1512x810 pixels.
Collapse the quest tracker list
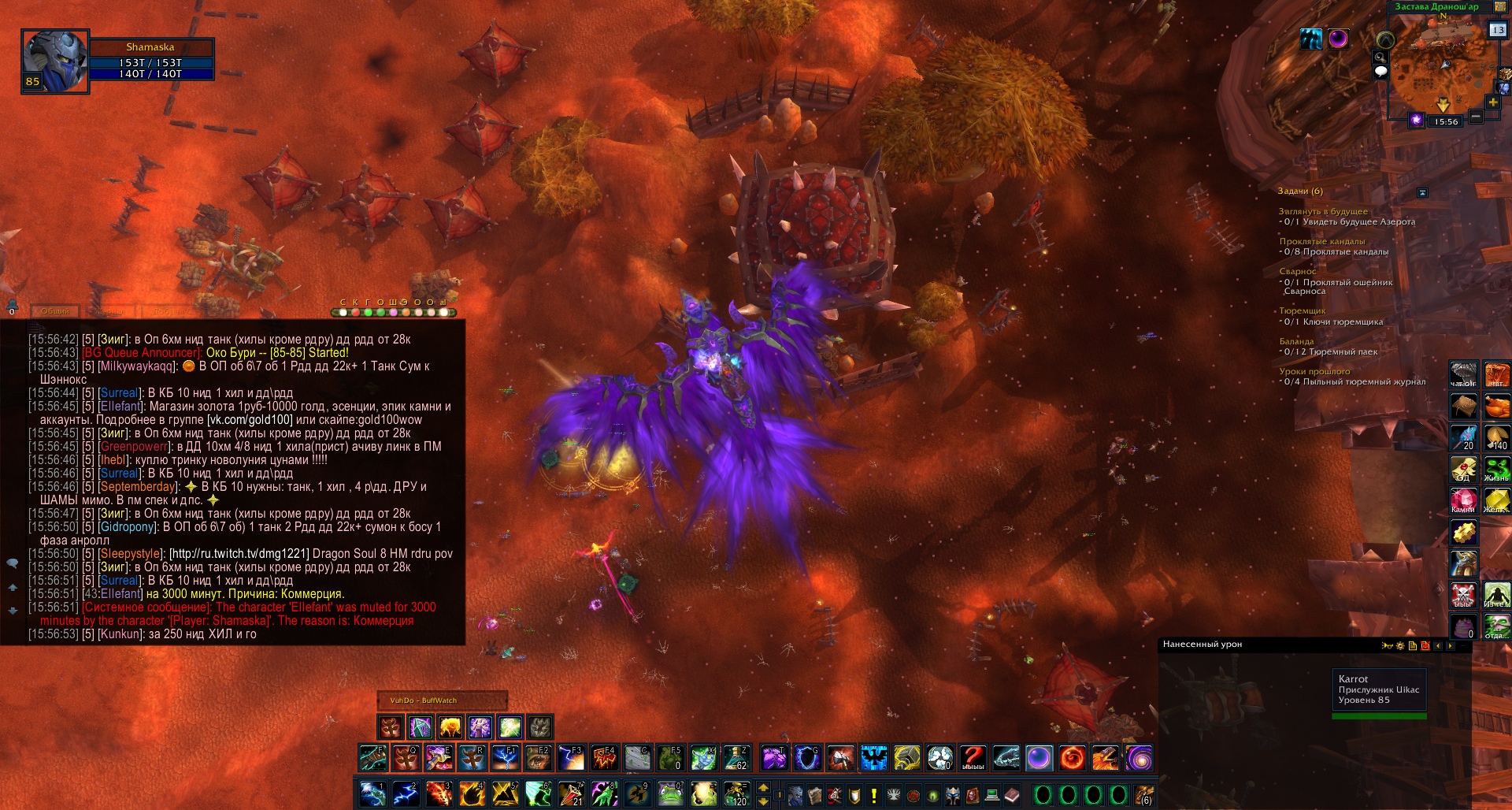(x=1422, y=192)
